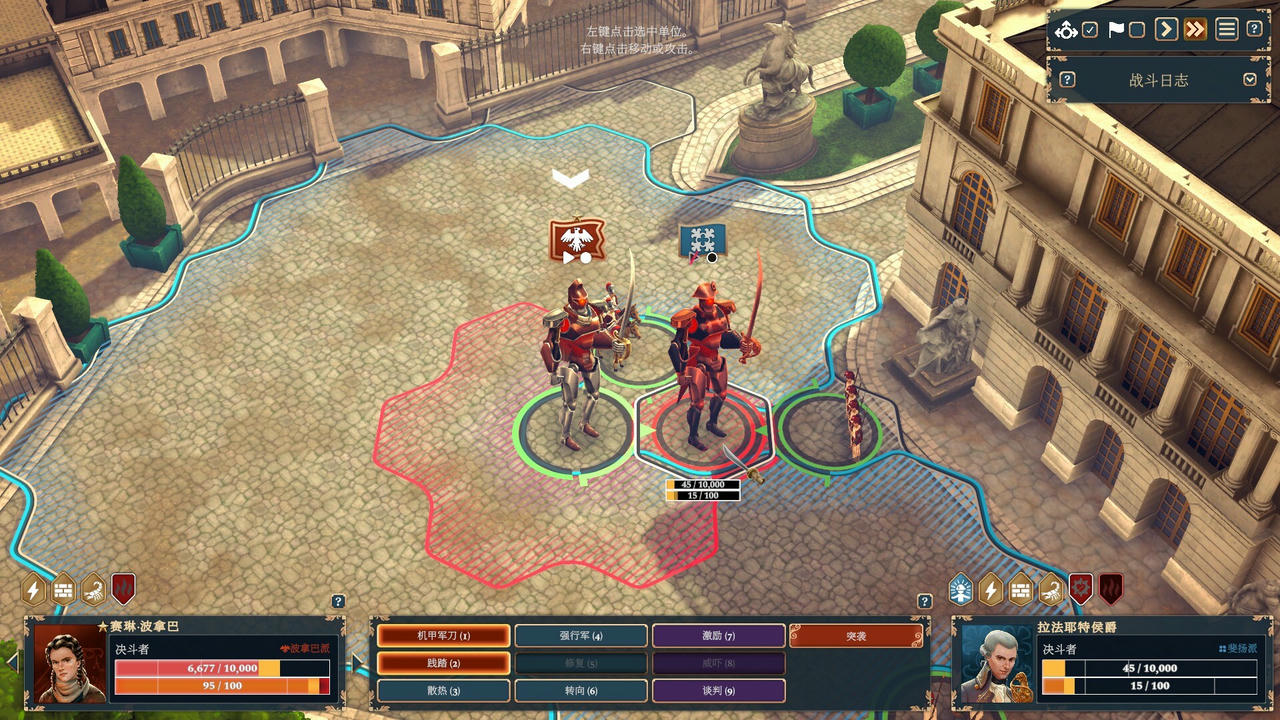The width and height of the screenshot is (1280, 720).
Task: Toggle the fast-forward double-arrow button
Action: tap(1193, 29)
